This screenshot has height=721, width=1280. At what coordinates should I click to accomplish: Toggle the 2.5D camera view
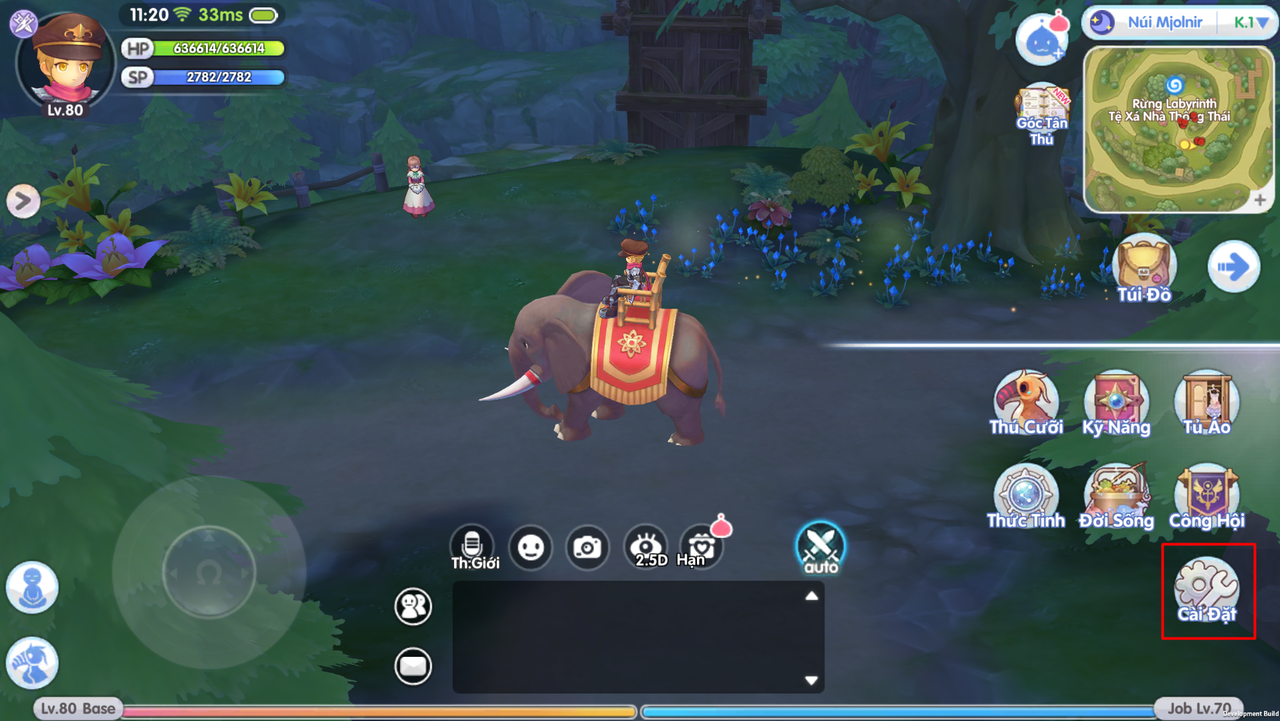click(x=645, y=548)
